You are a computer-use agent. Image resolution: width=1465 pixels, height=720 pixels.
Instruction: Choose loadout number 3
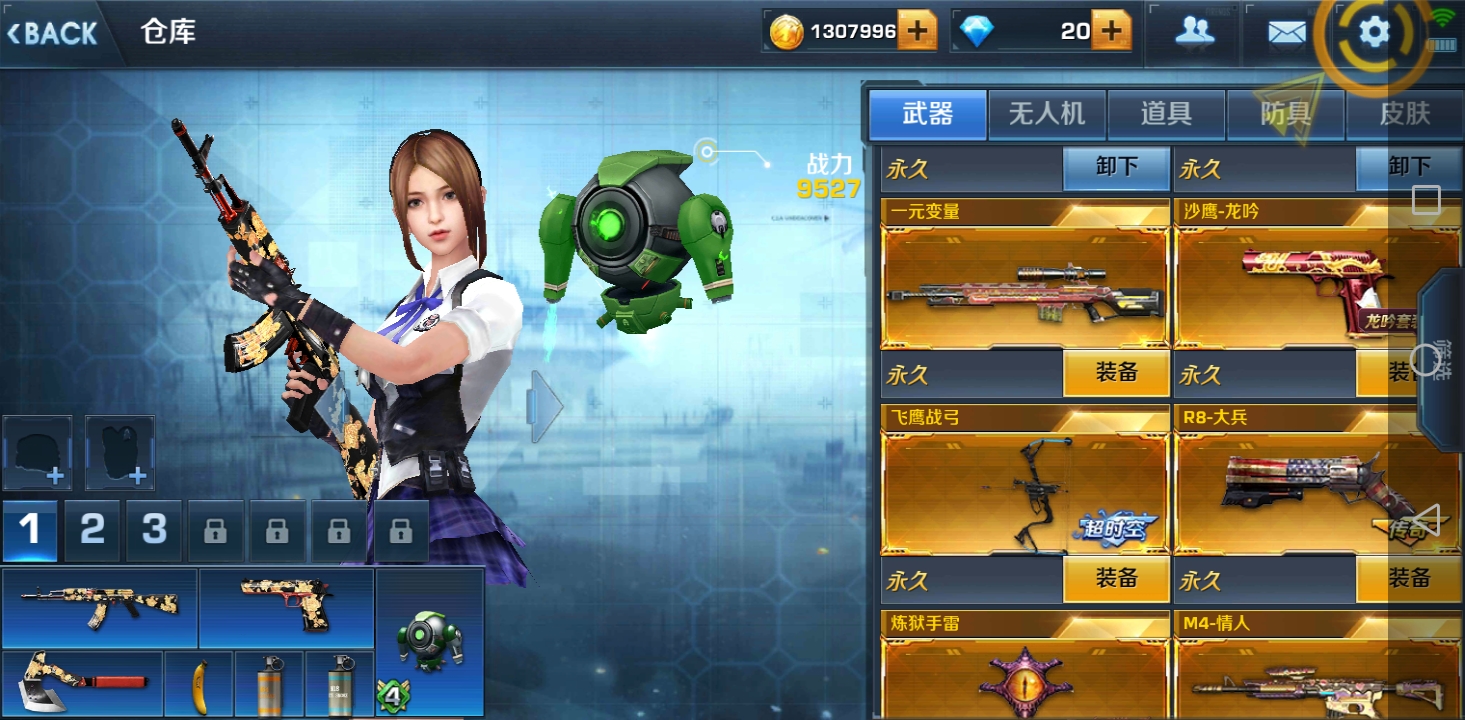(x=154, y=530)
